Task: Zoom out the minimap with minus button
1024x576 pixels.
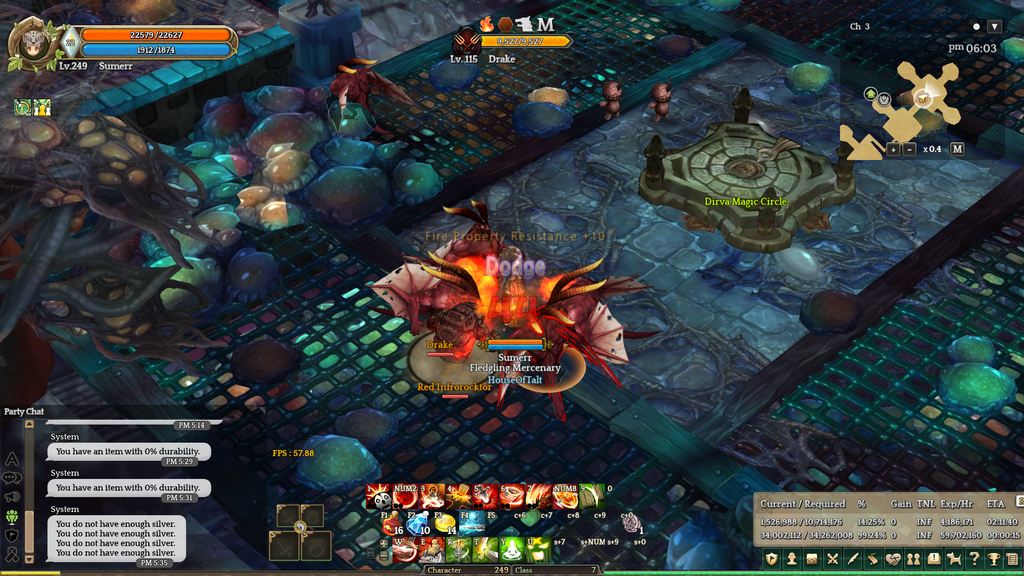Action: point(909,149)
